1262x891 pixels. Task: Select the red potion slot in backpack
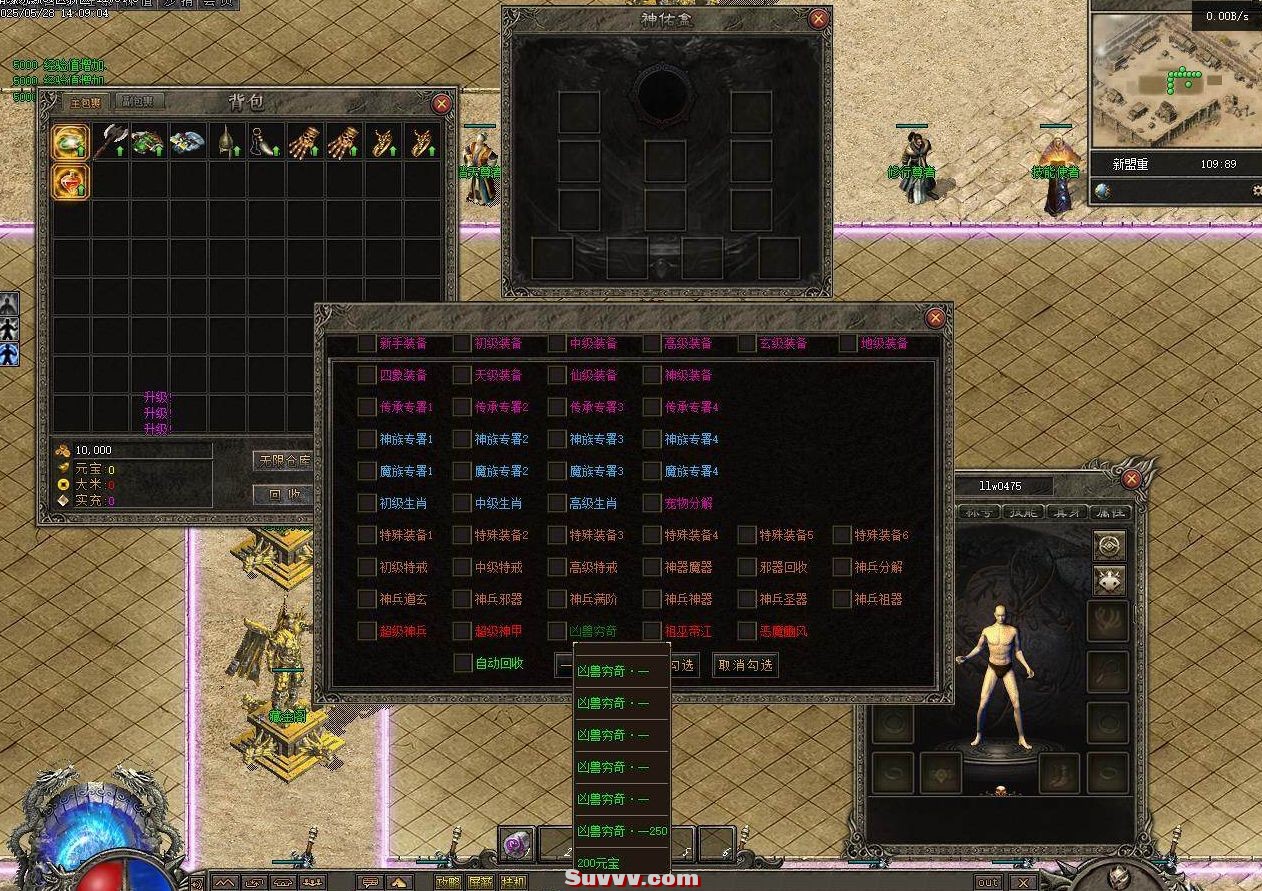[71, 182]
